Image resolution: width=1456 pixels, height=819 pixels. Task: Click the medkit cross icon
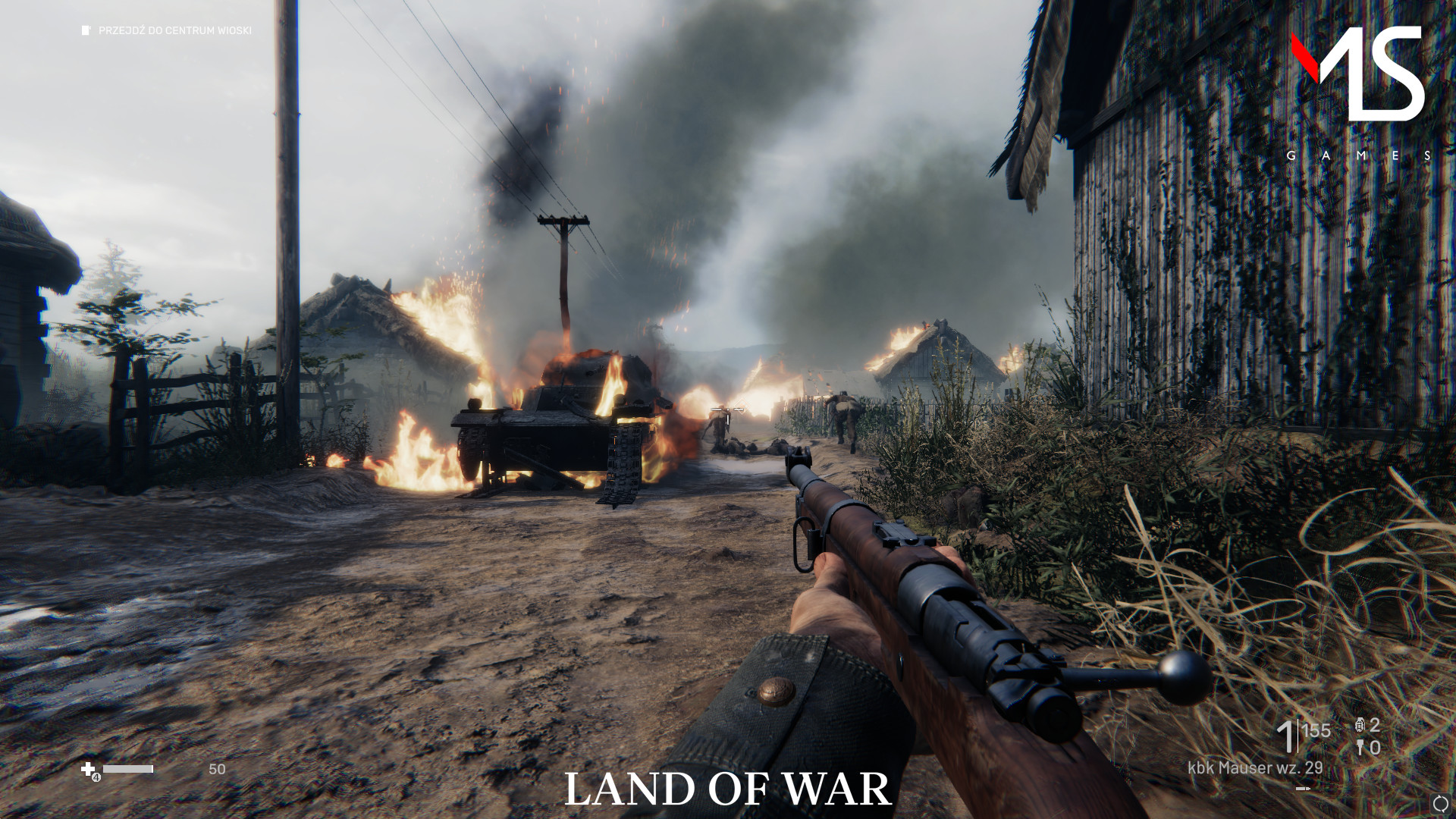pos(87,769)
